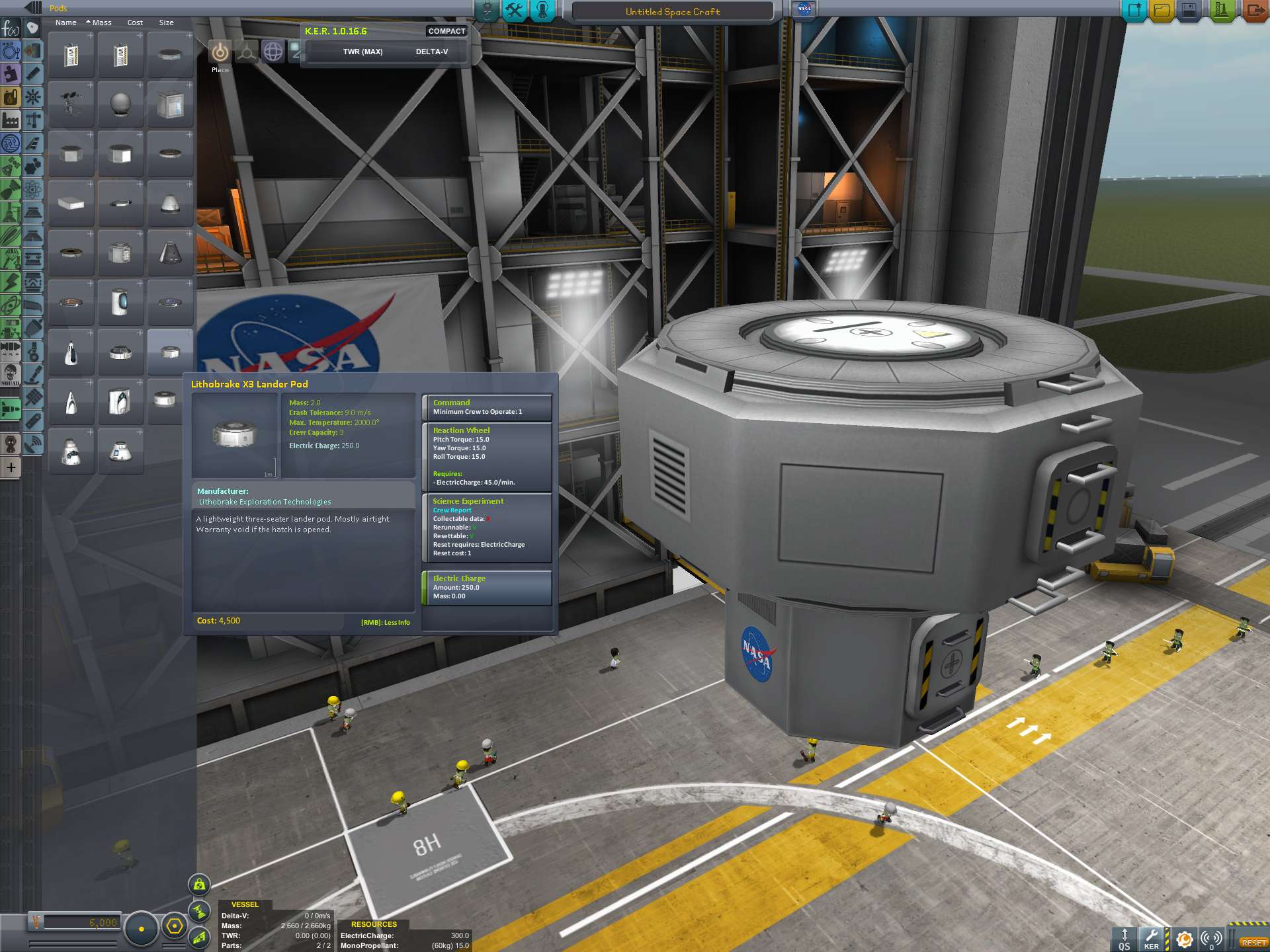Image resolution: width=1270 pixels, height=952 pixels.
Task: Switch to the Action Groups wrench tab
Action: click(515, 11)
